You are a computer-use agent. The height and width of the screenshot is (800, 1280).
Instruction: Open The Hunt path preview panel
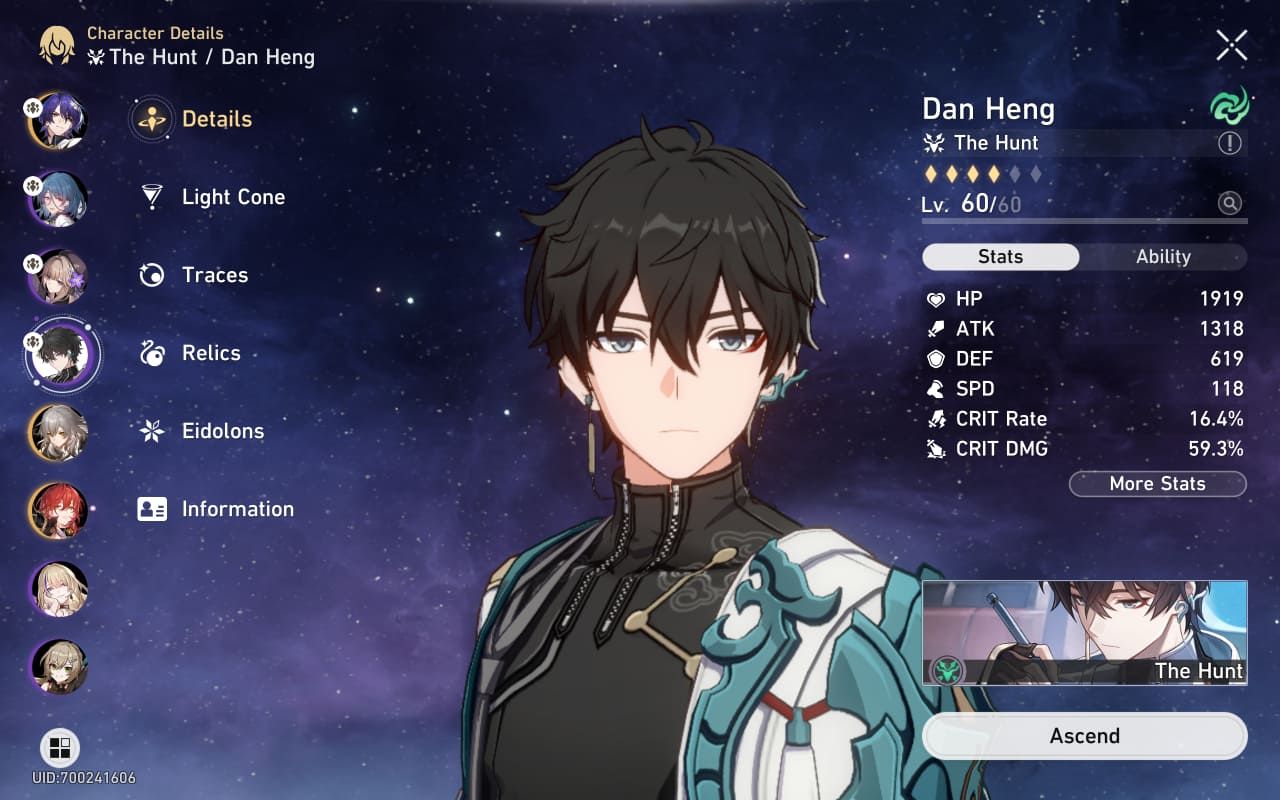pyautogui.click(x=1084, y=631)
